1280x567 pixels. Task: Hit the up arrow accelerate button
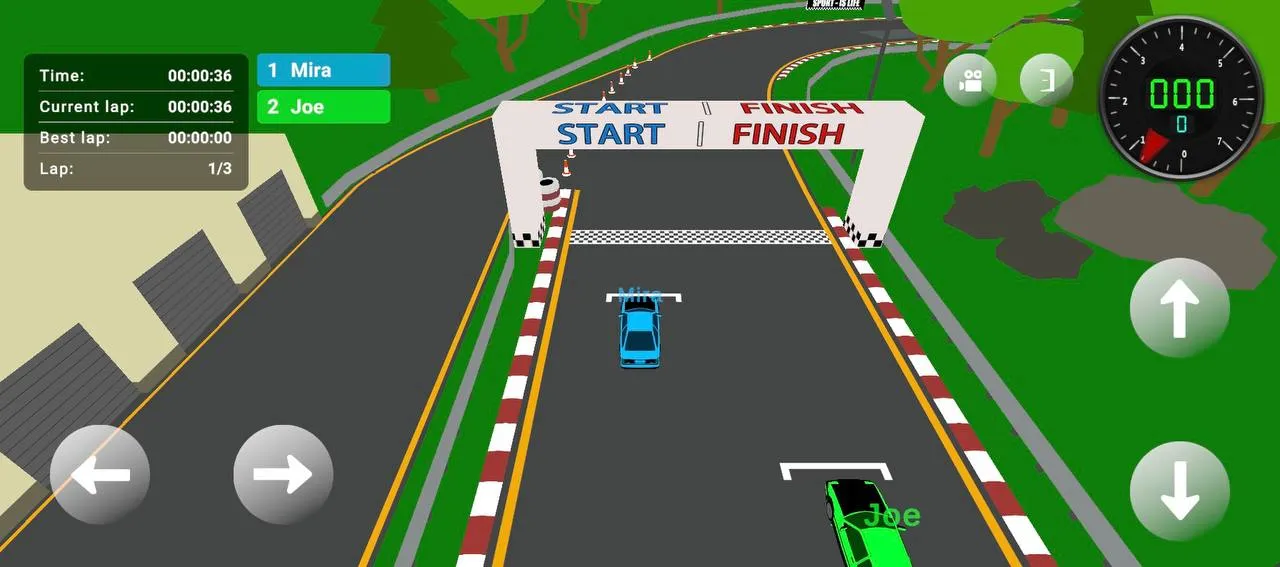(1179, 307)
